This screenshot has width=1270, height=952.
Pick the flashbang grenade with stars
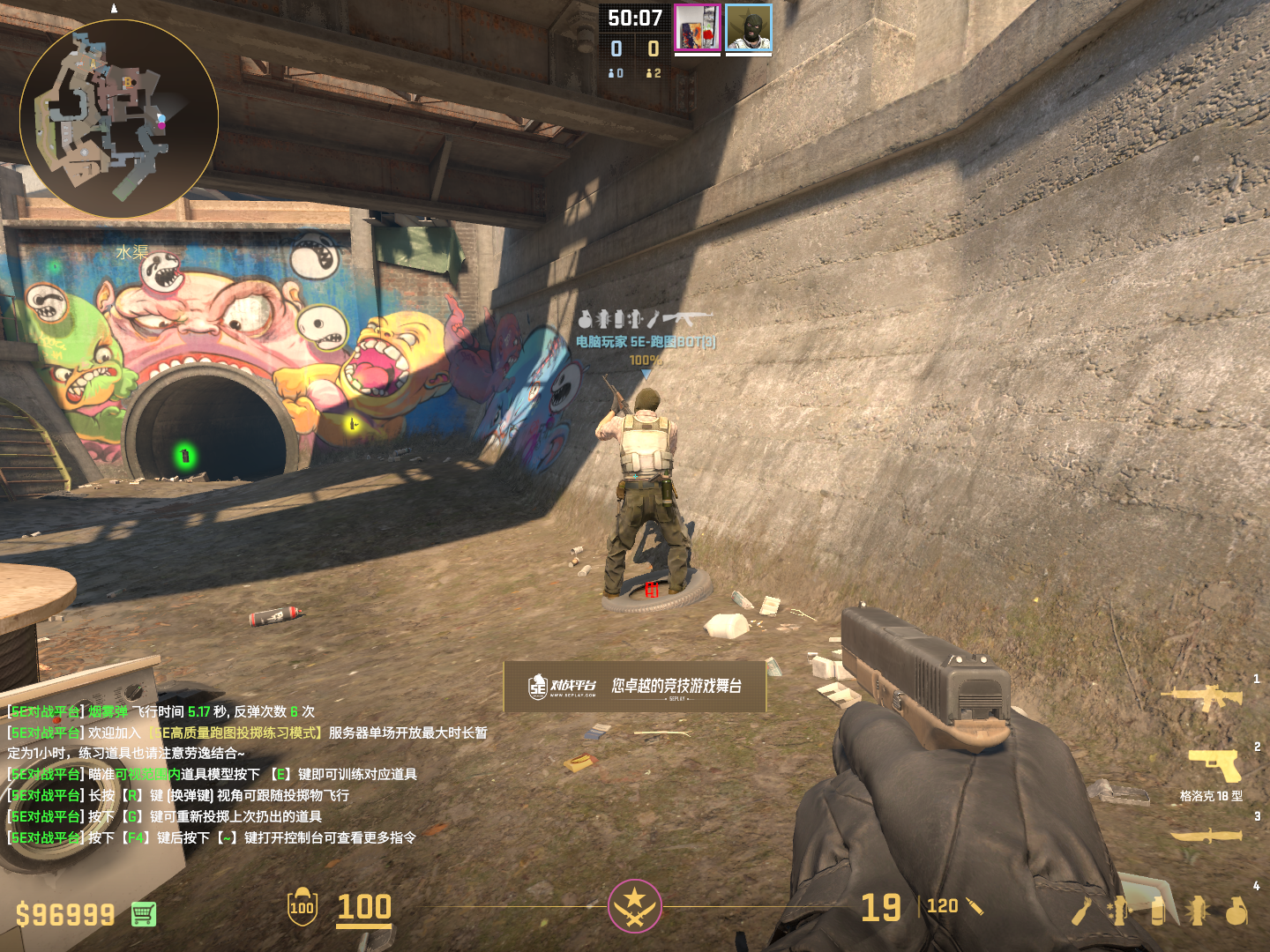[1120, 911]
